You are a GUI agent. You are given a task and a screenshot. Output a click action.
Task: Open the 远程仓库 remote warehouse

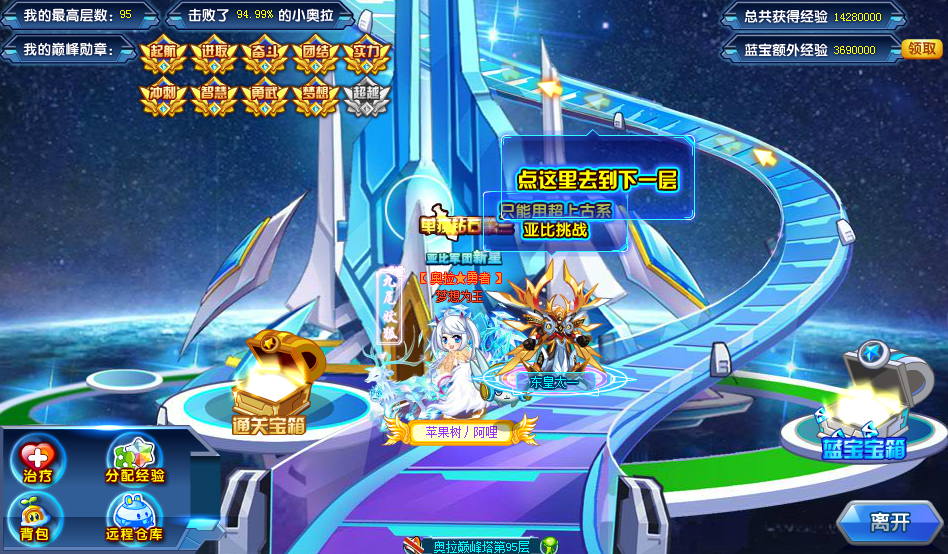136,517
